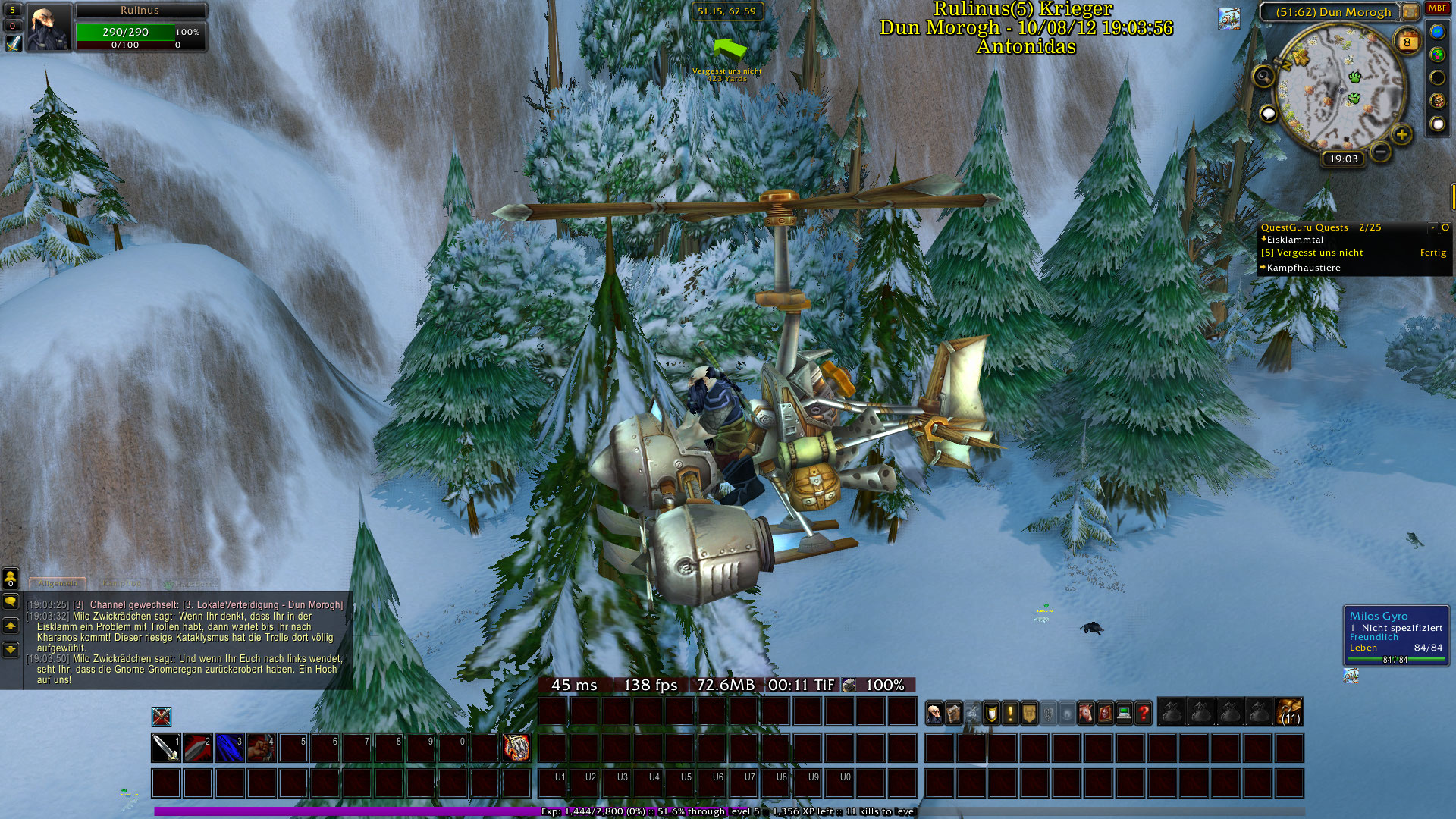This screenshot has width=1456, height=819.
Task: Open the character info micro button
Action: click(x=934, y=714)
